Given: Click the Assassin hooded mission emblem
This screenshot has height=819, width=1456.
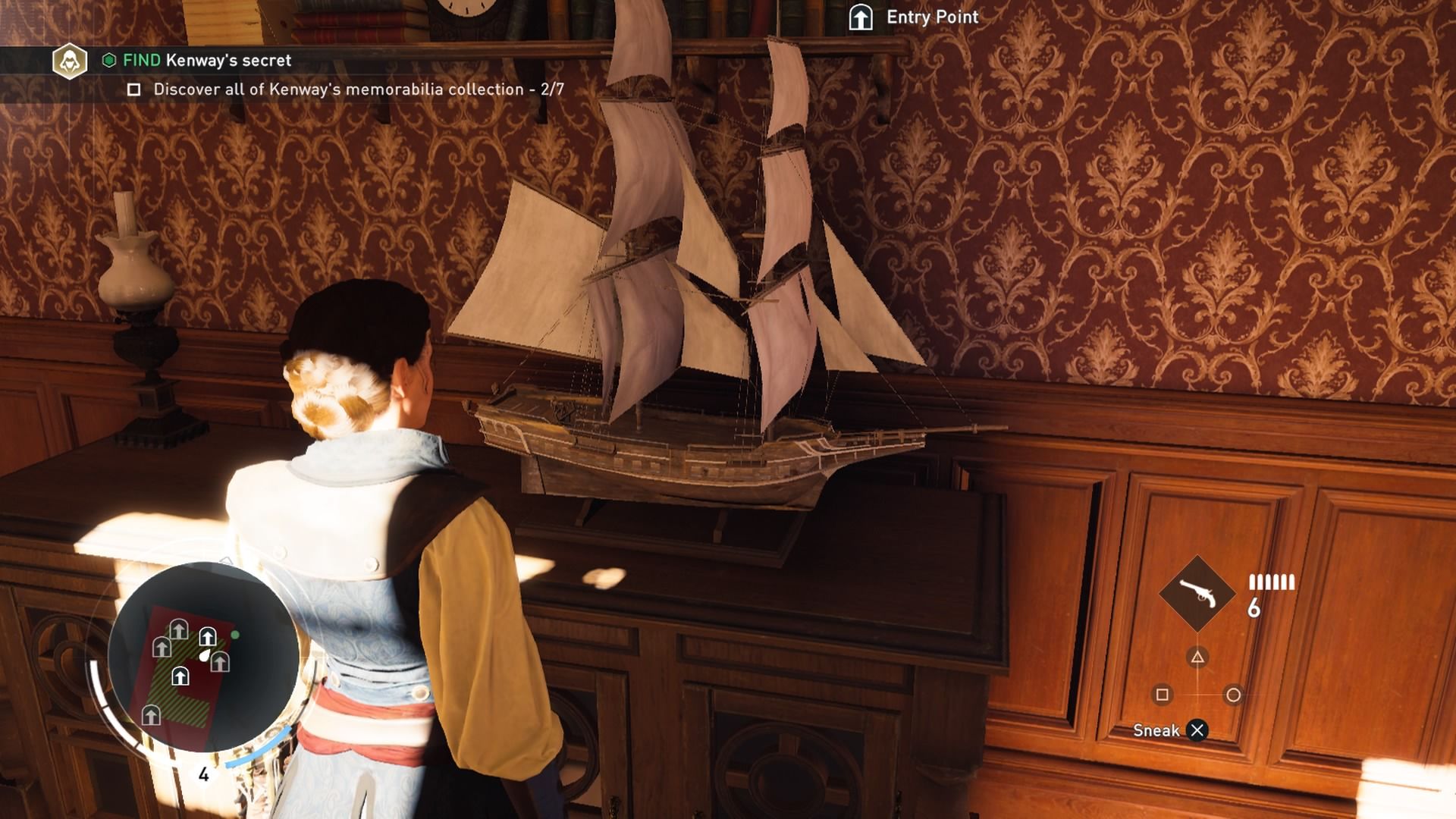Looking at the screenshot, I should point(69,60).
